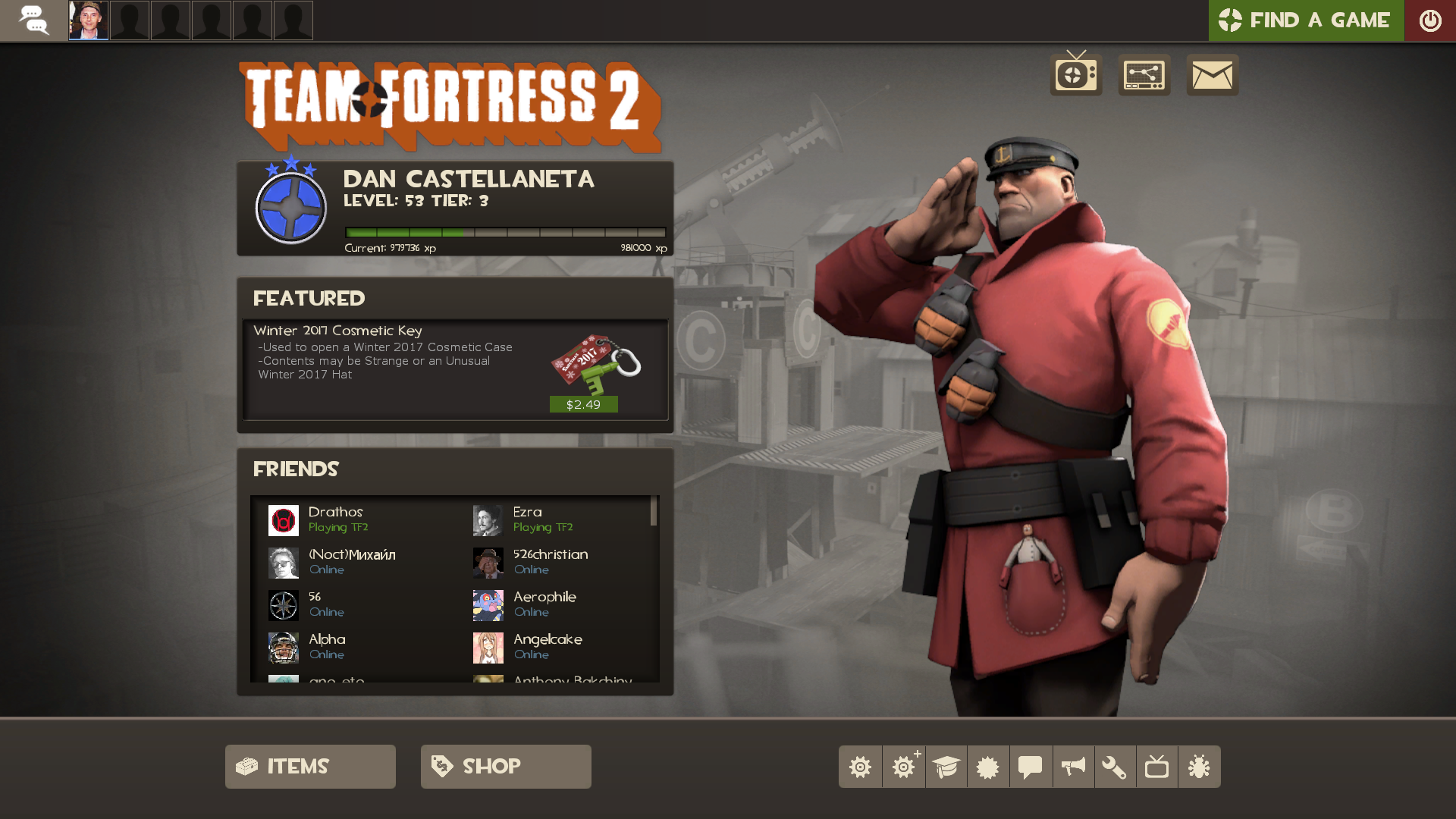Open the mail envelope notifications
The height and width of the screenshot is (819, 1456).
click(x=1212, y=74)
